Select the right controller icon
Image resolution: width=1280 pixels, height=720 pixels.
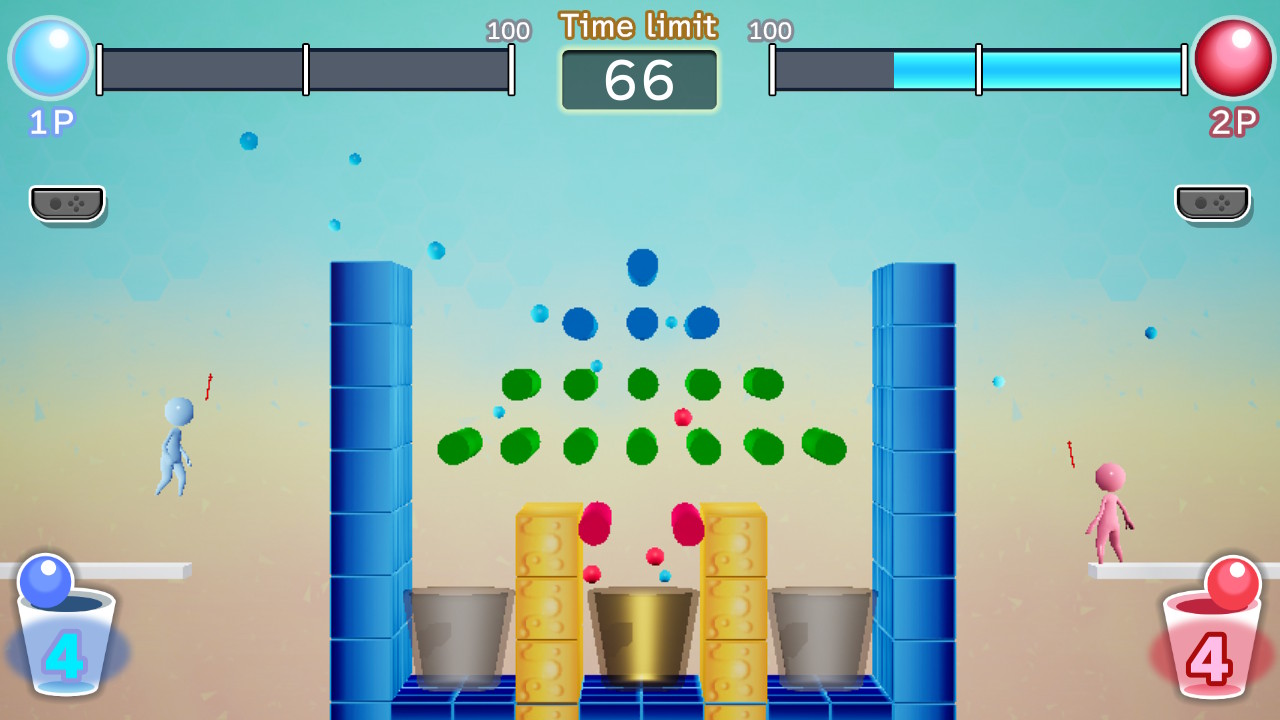point(1213,203)
